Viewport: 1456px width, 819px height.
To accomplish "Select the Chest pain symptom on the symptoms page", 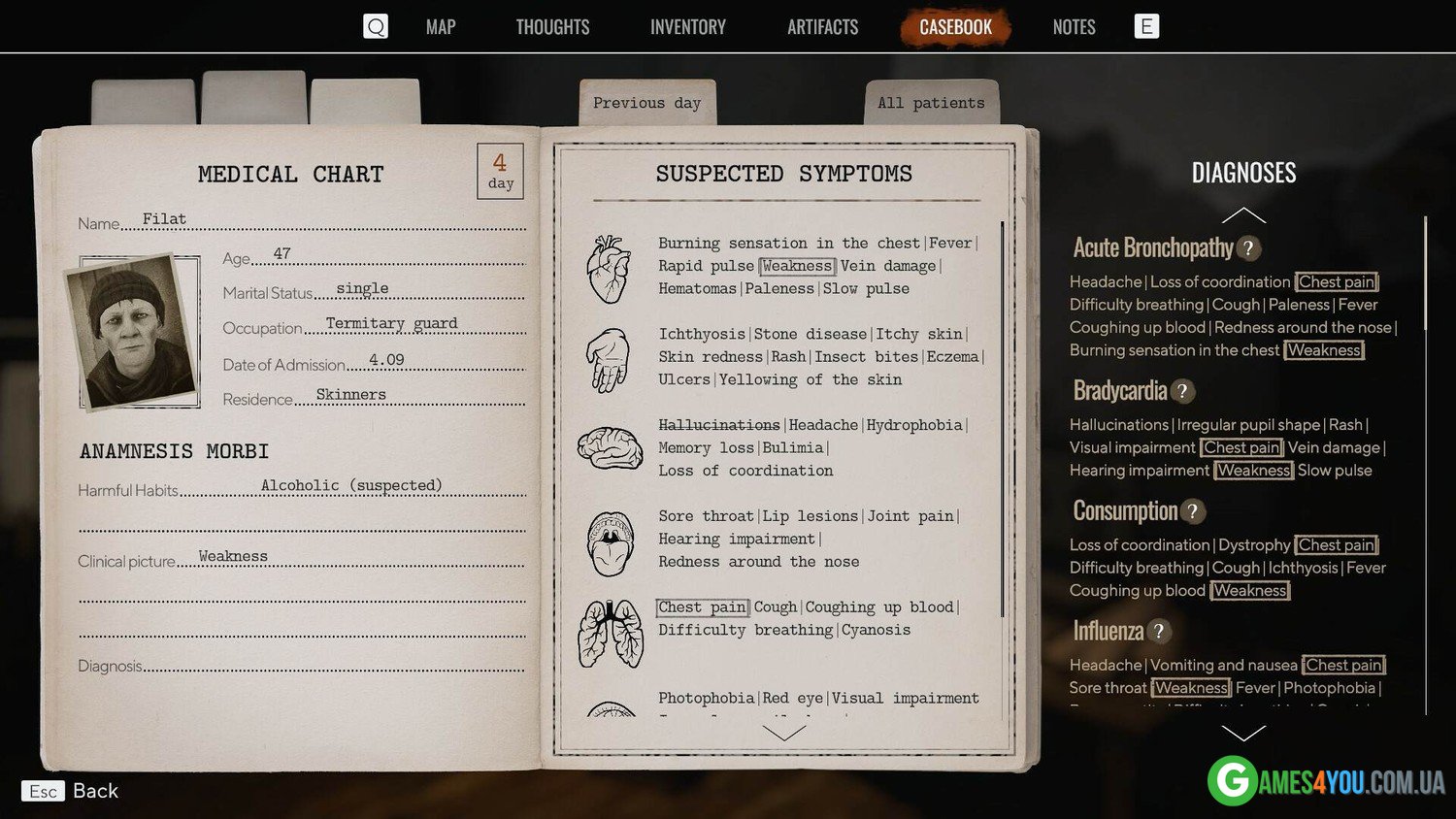I will coord(702,607).
